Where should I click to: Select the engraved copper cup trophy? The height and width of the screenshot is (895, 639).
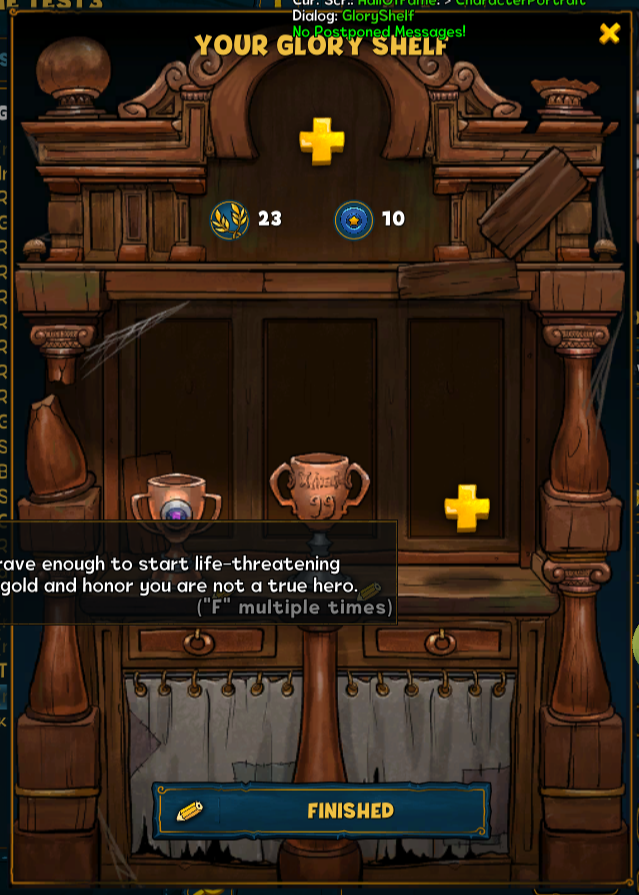coord(319,487)
